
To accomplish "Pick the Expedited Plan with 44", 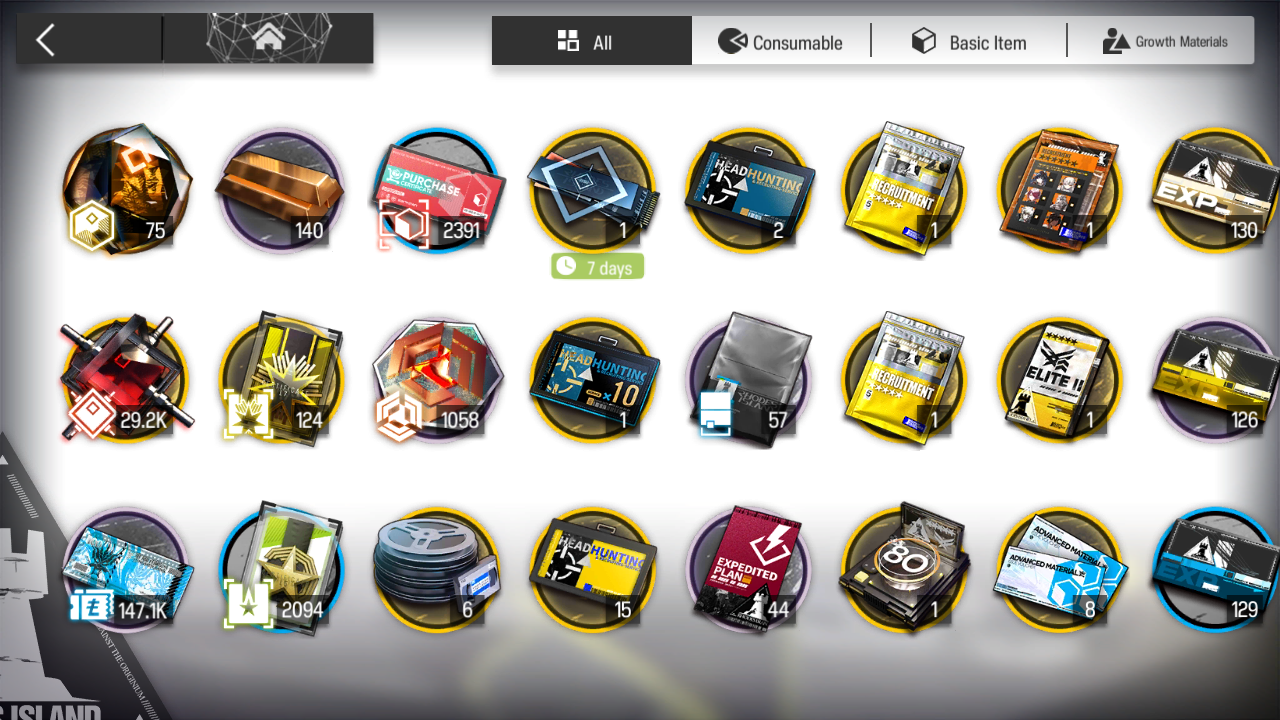I will (x=750, y=570).
